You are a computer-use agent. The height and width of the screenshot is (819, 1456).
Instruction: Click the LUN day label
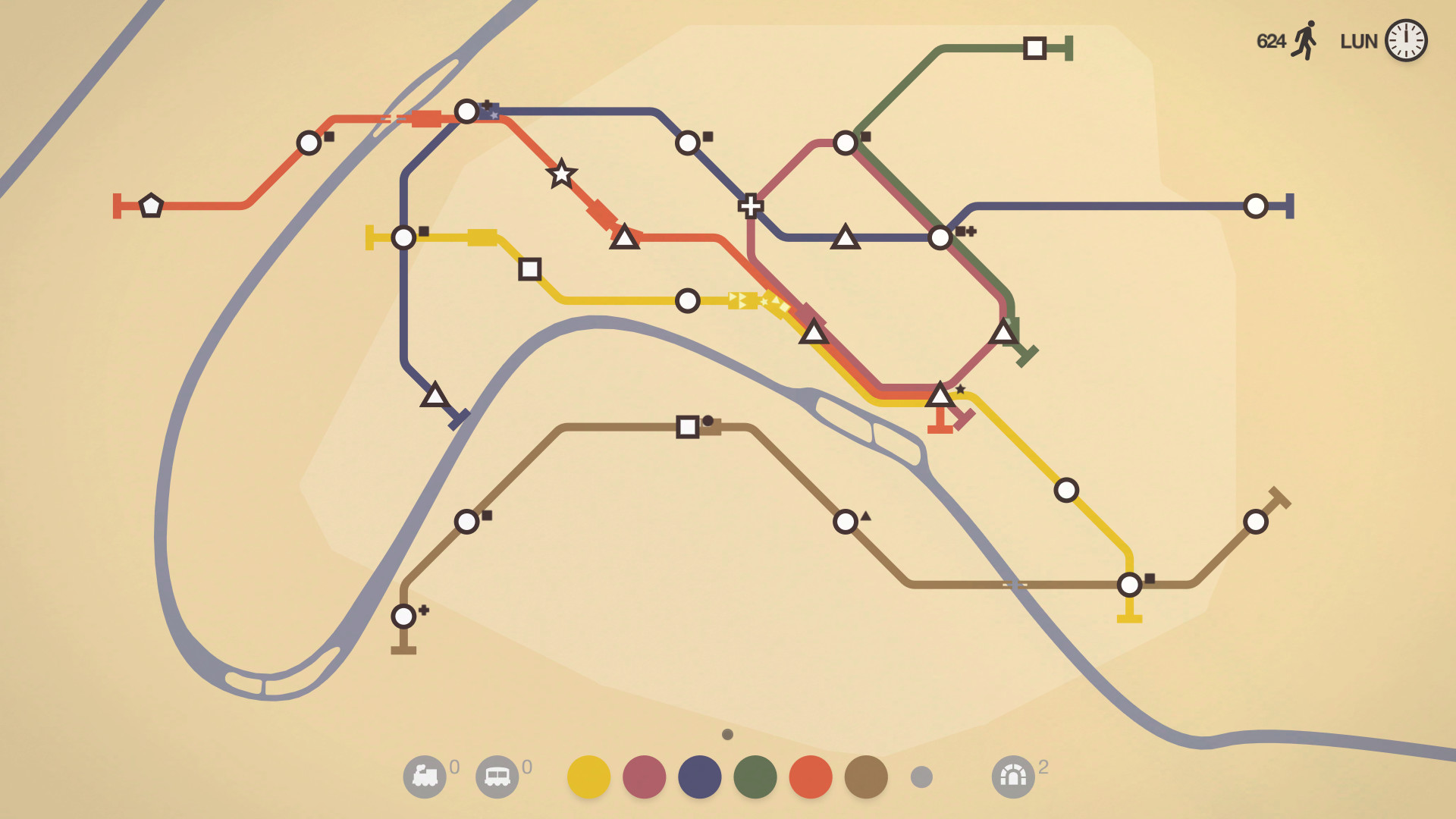(1360, 42)
